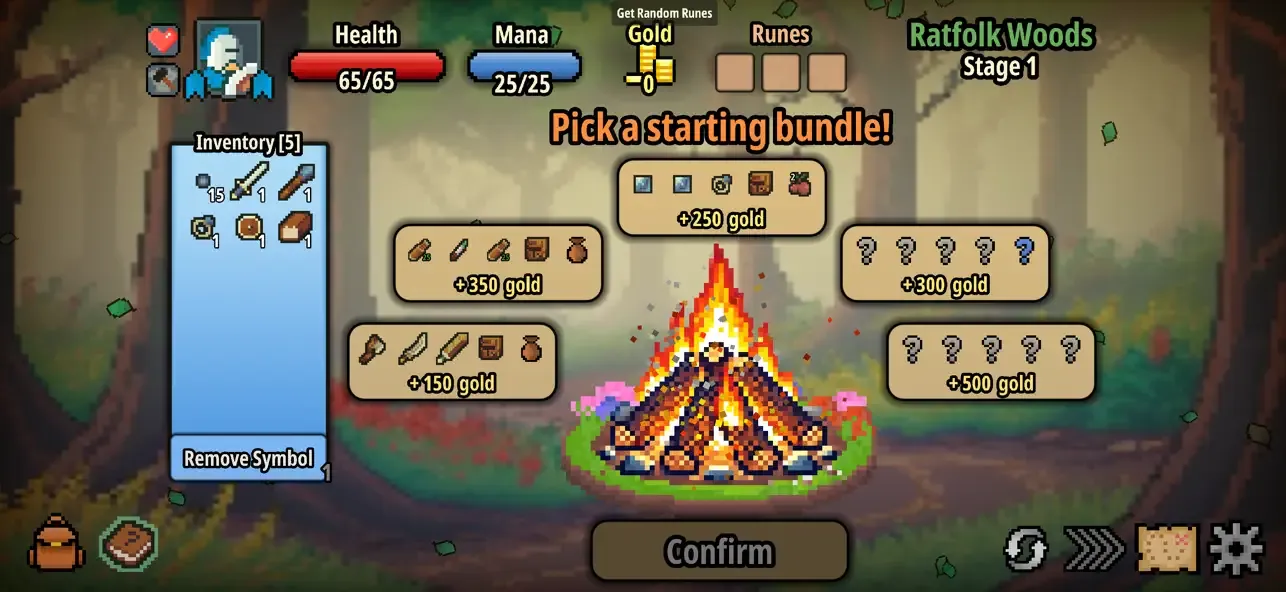Toggle the fast-forward arrows

pos(1094,549)
